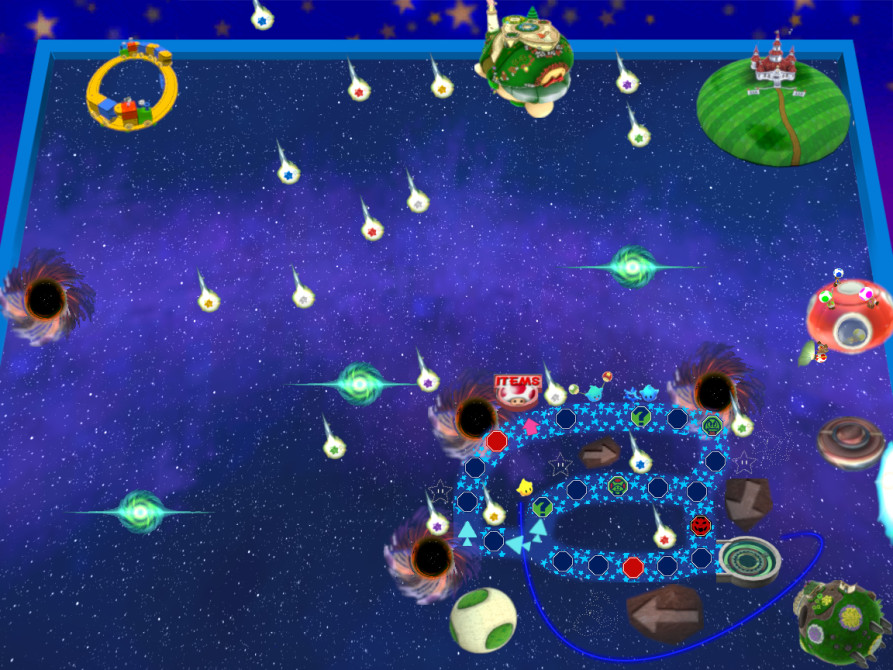The height and width of the screenshot is (670, 893).
Task: Click the pink direction arrow on the path
Action: [530, 425]
